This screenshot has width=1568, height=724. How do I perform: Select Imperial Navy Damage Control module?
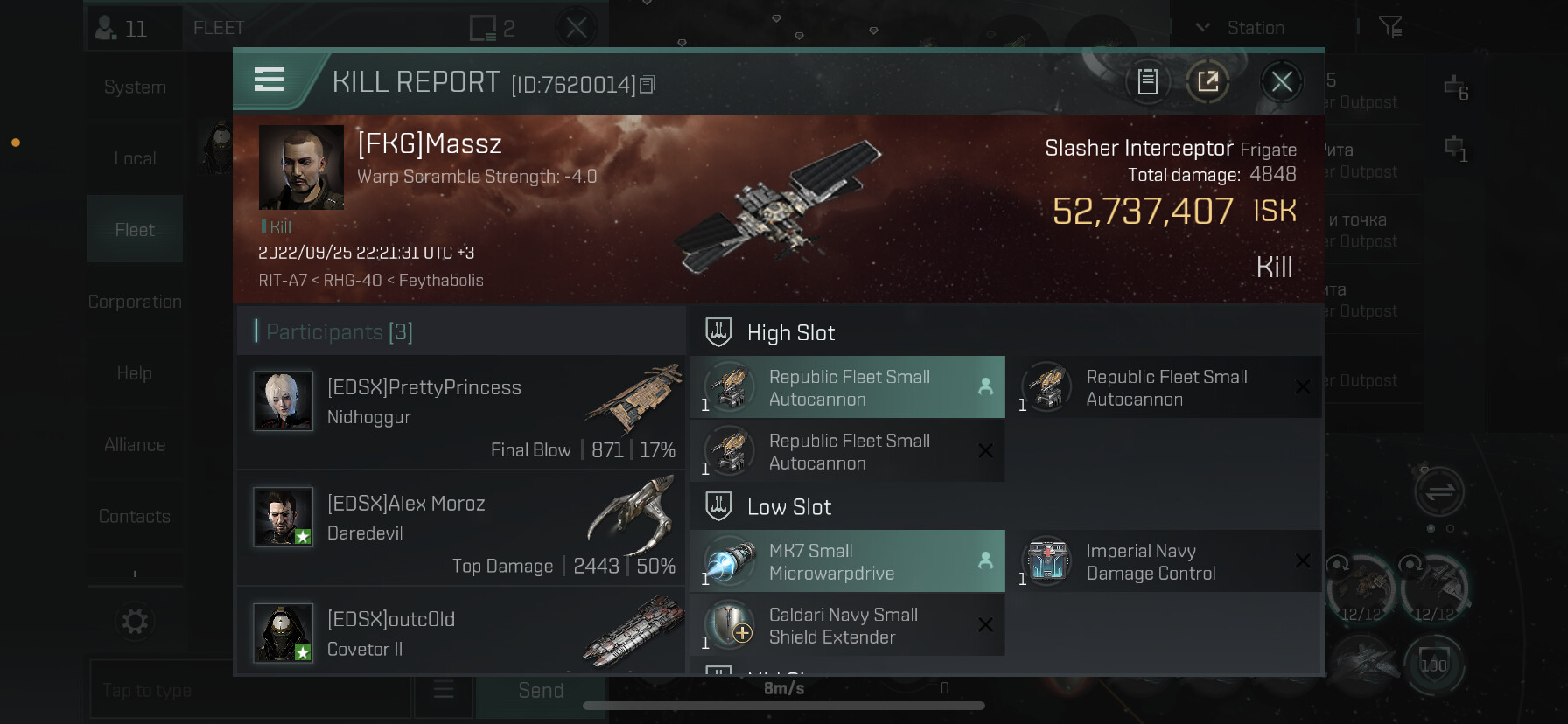click(1164, 561)
